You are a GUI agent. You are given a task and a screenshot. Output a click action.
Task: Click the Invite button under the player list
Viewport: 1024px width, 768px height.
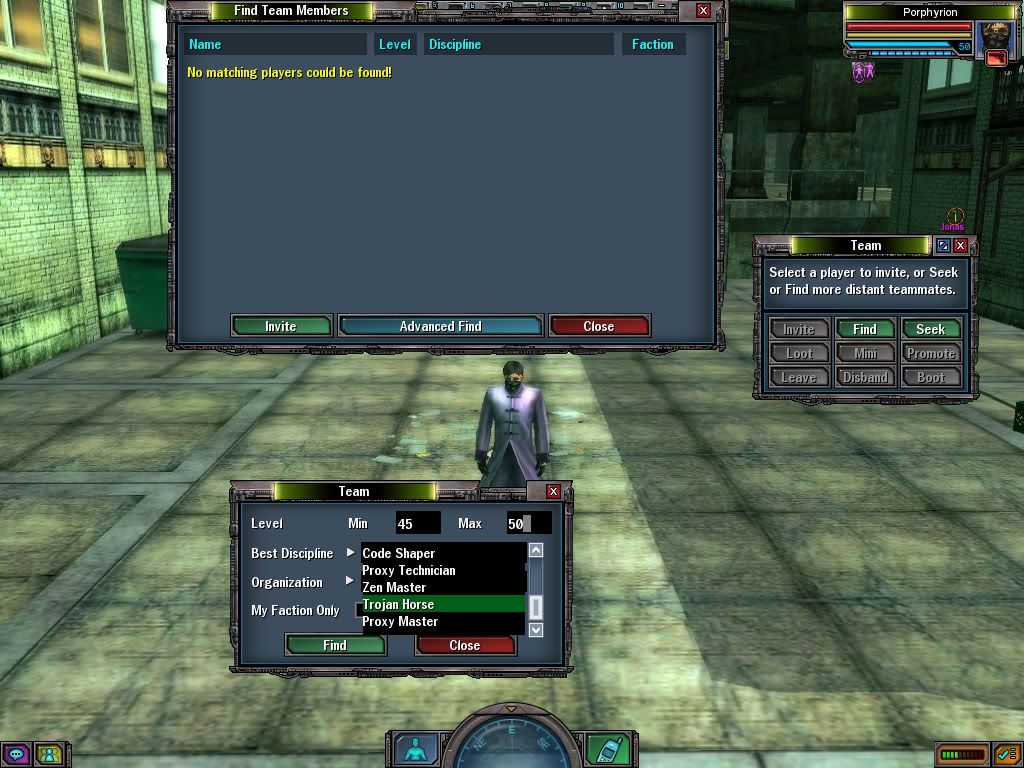(281, 326)
